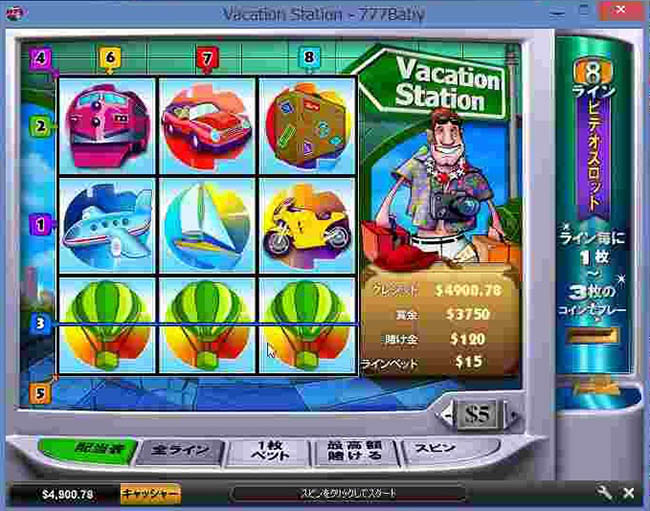Select payline marker number 1
Screen dimensions: 650x511
(x=41, y=225)
